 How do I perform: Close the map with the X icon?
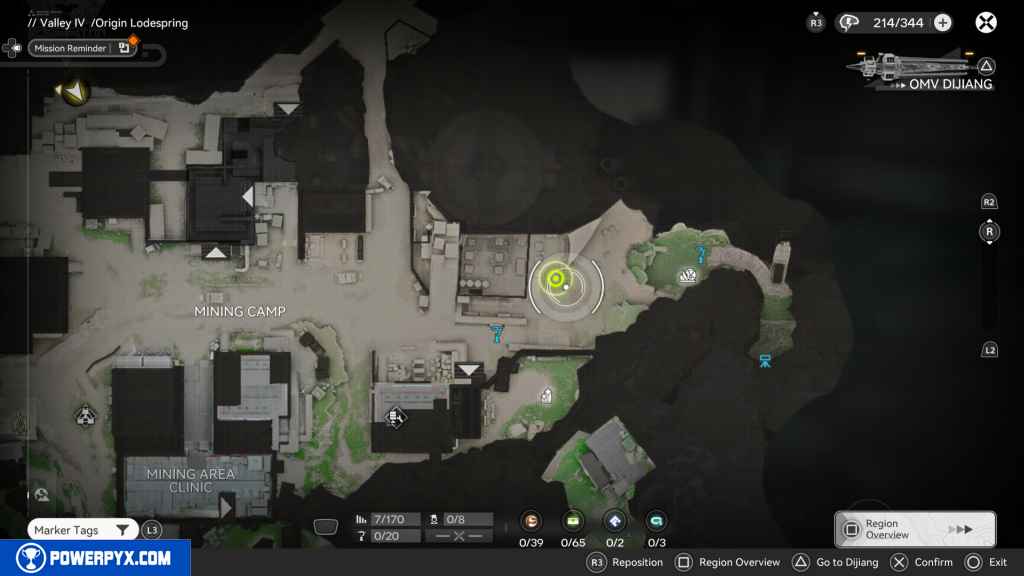coord(986,23)
